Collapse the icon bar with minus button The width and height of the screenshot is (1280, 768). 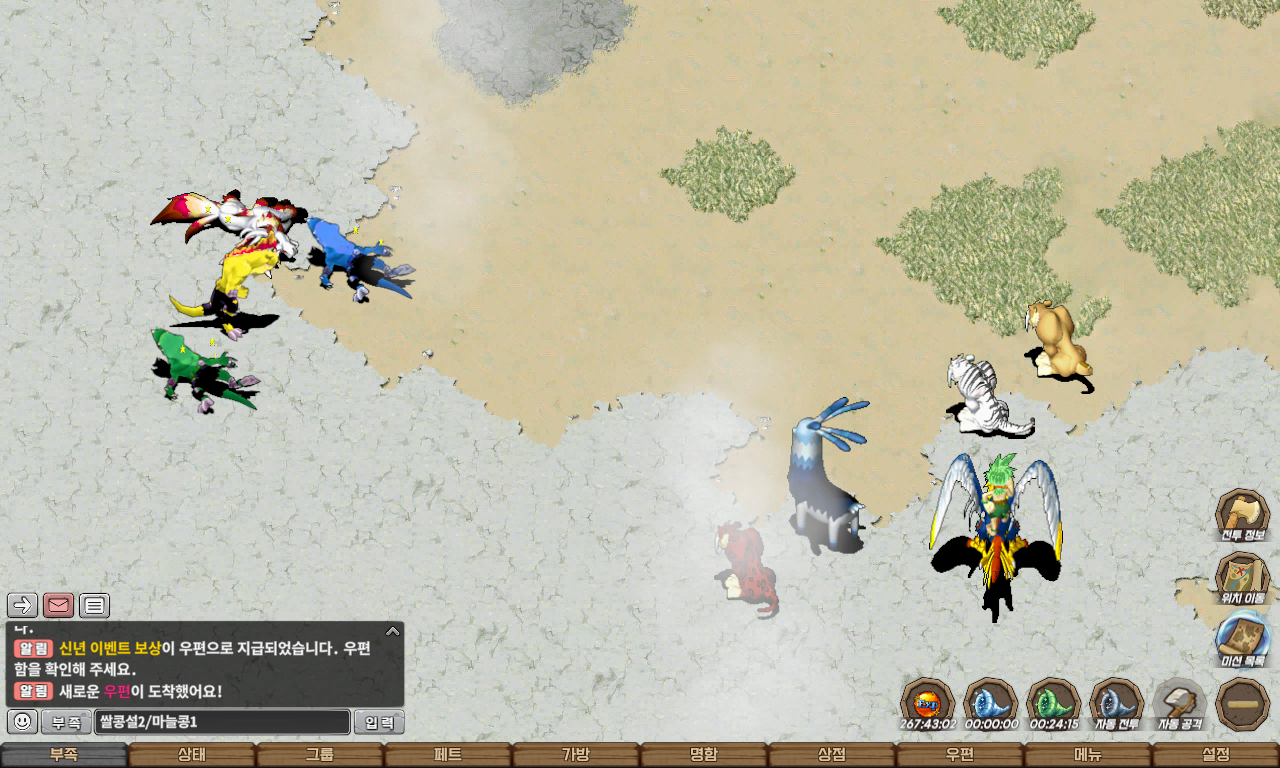pos(1242,704)
